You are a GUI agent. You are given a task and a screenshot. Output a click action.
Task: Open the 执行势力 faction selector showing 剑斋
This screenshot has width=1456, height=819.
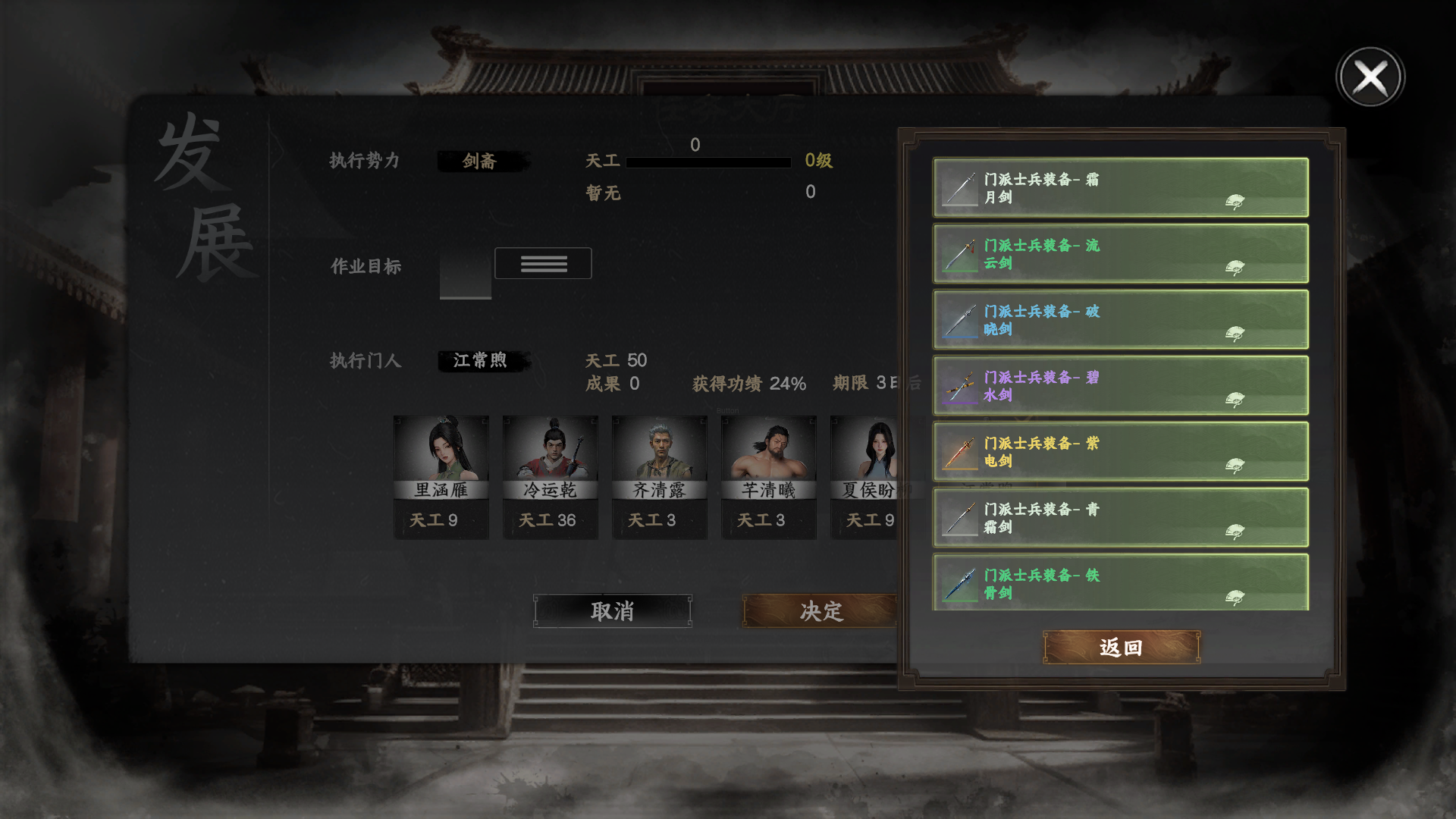483,161
